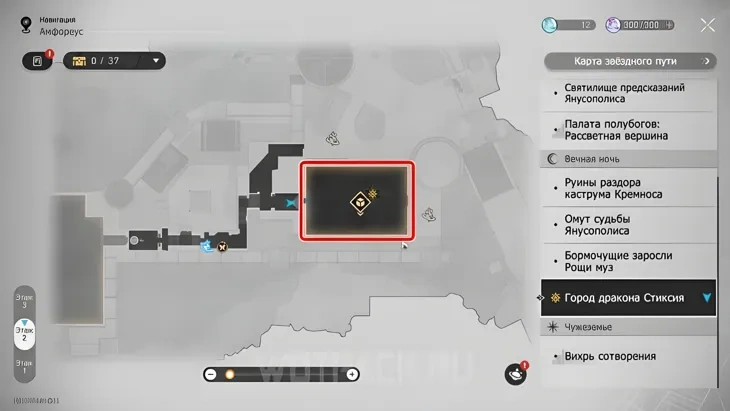Switch to floor Этаж 3
This screenshot has height=411, width=730.
[x=24, y=299]
